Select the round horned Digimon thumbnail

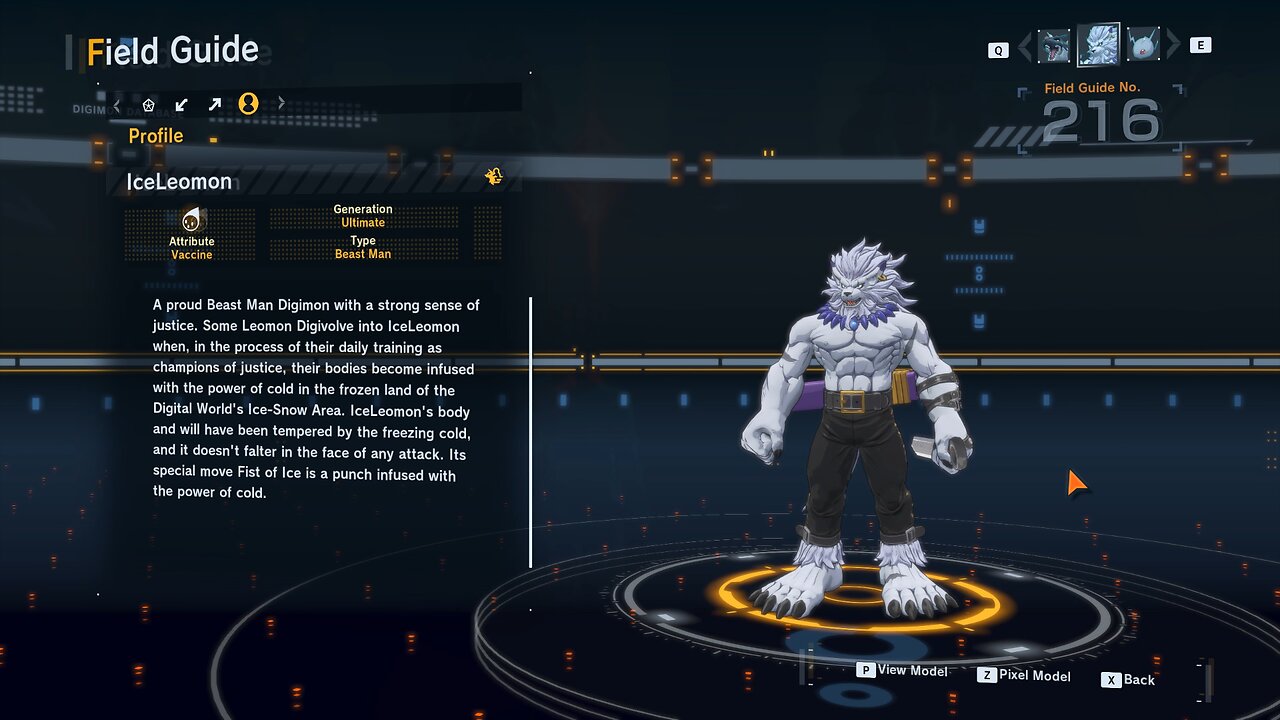point(1143,46)
